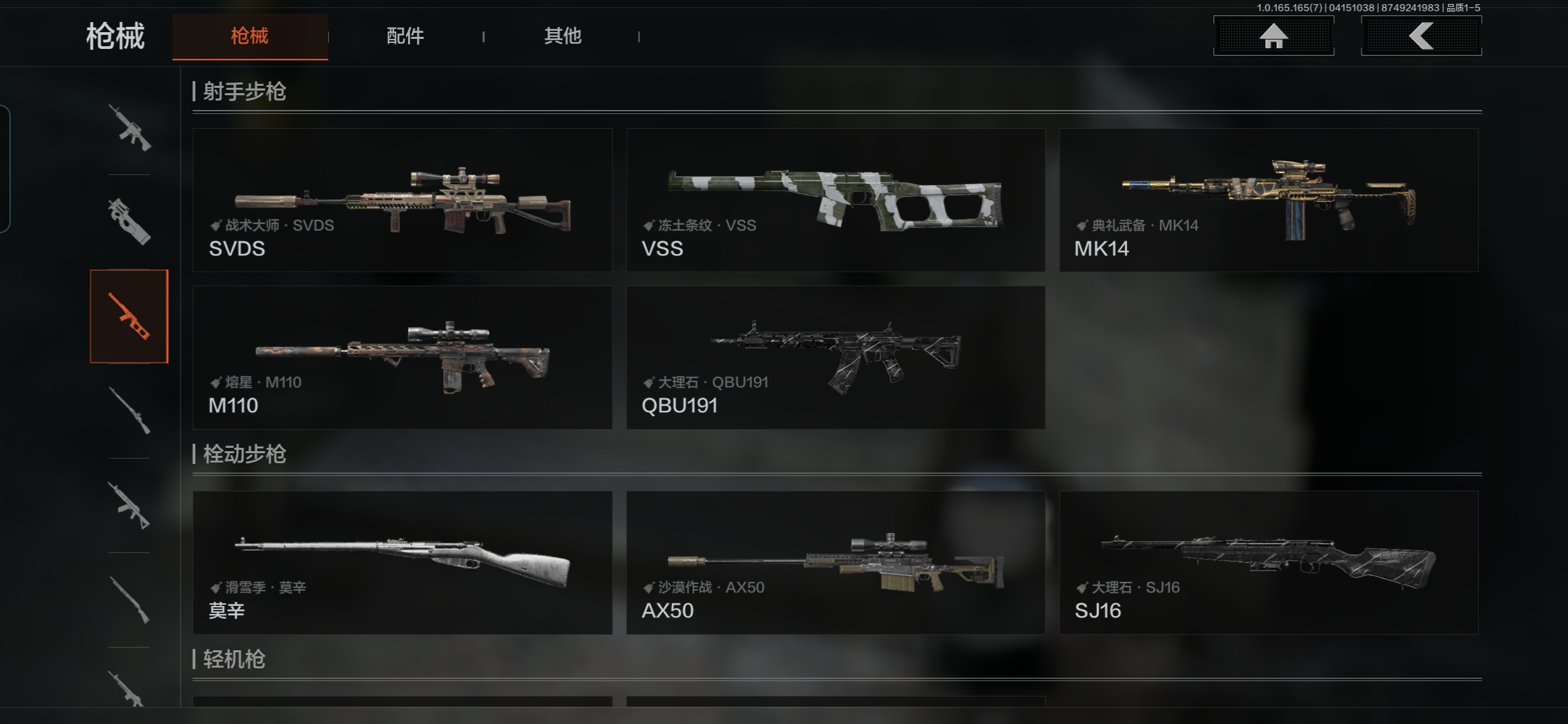Open the M110 rifle card
This screenshot has width=1568, height=724.
[402, 357]
